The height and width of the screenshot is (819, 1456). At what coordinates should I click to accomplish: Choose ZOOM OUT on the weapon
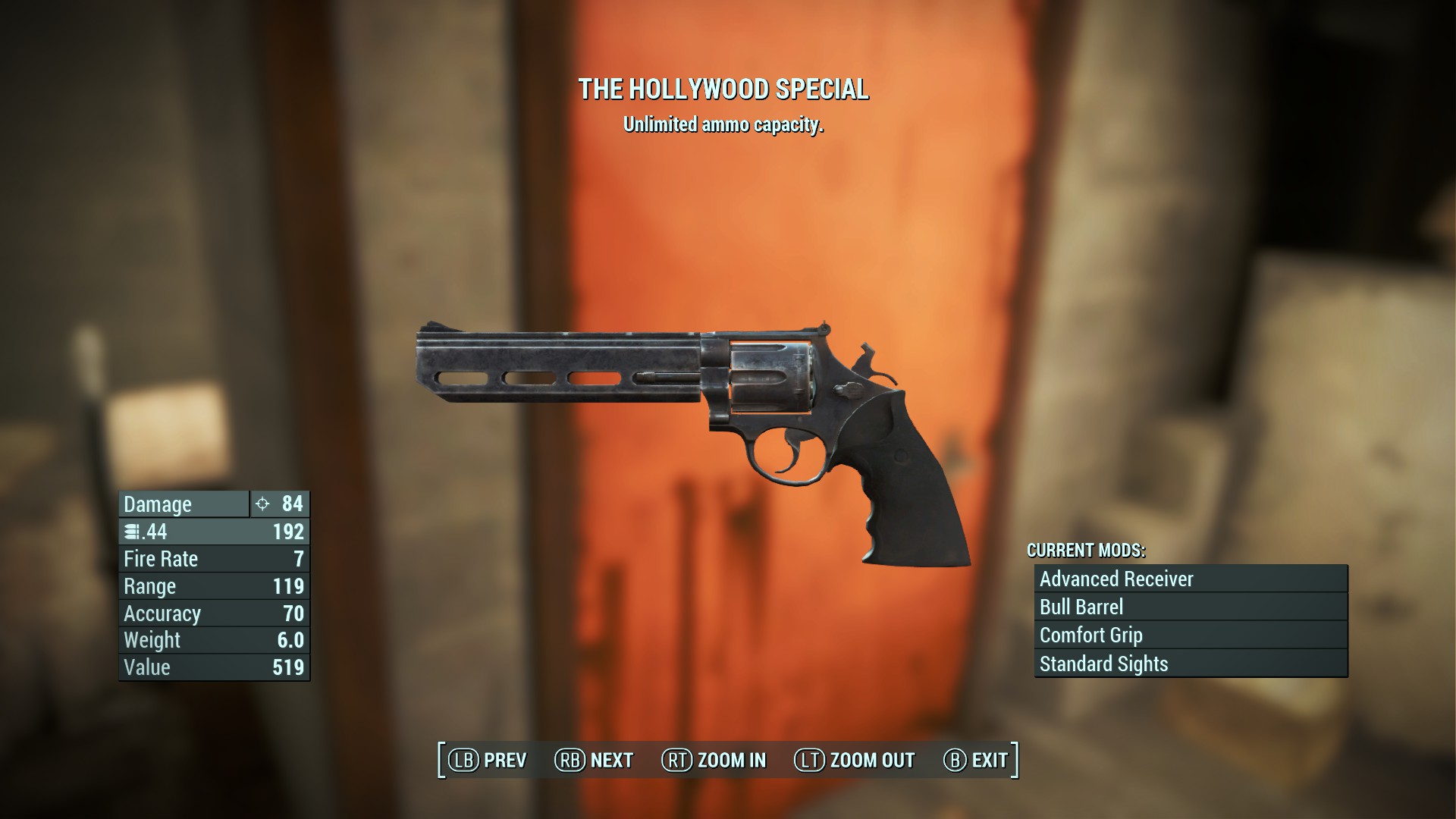(x=854, y=760)
